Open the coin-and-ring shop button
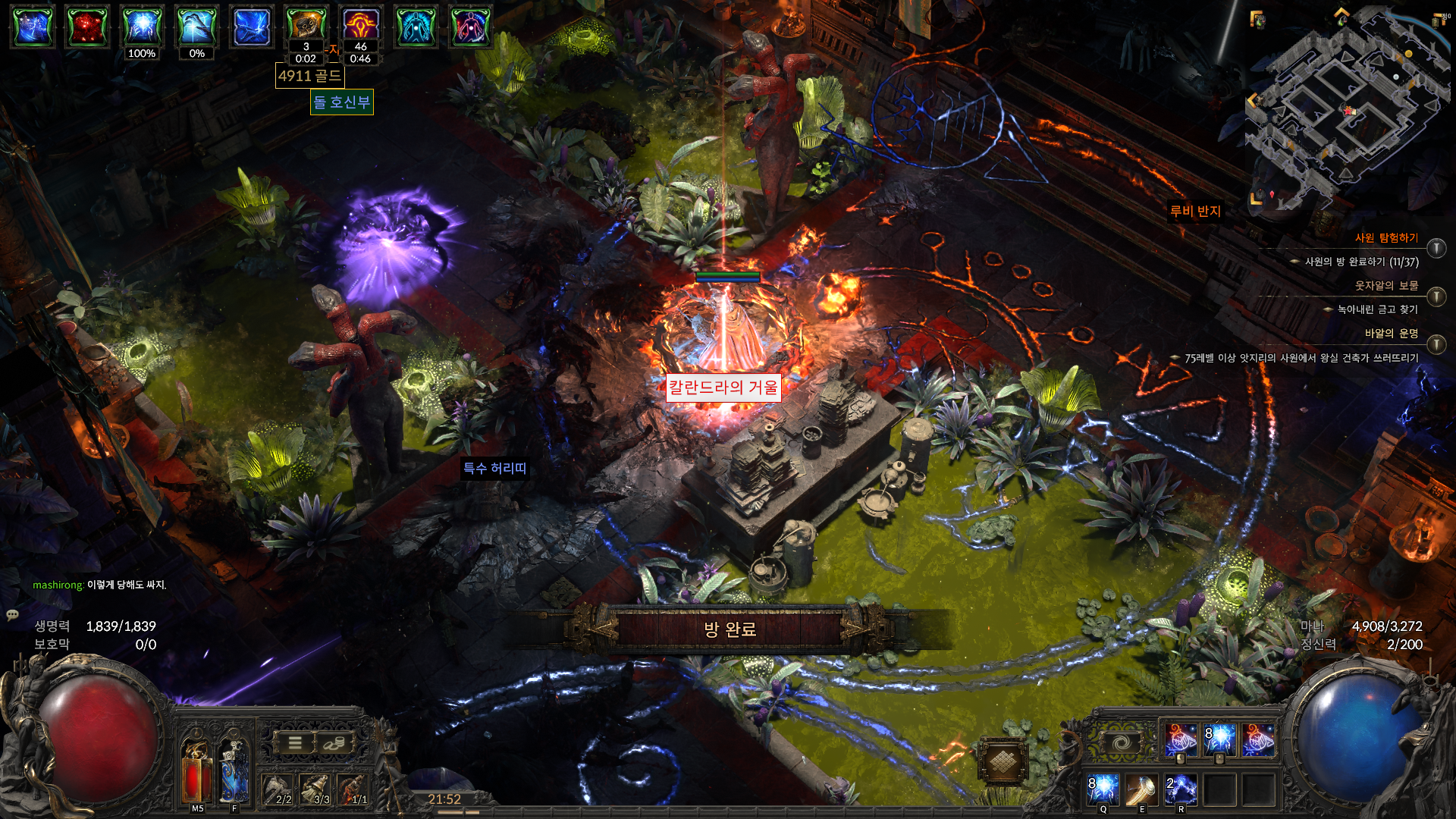Screen dimensions: 1456x819 (x=332, y=743)
